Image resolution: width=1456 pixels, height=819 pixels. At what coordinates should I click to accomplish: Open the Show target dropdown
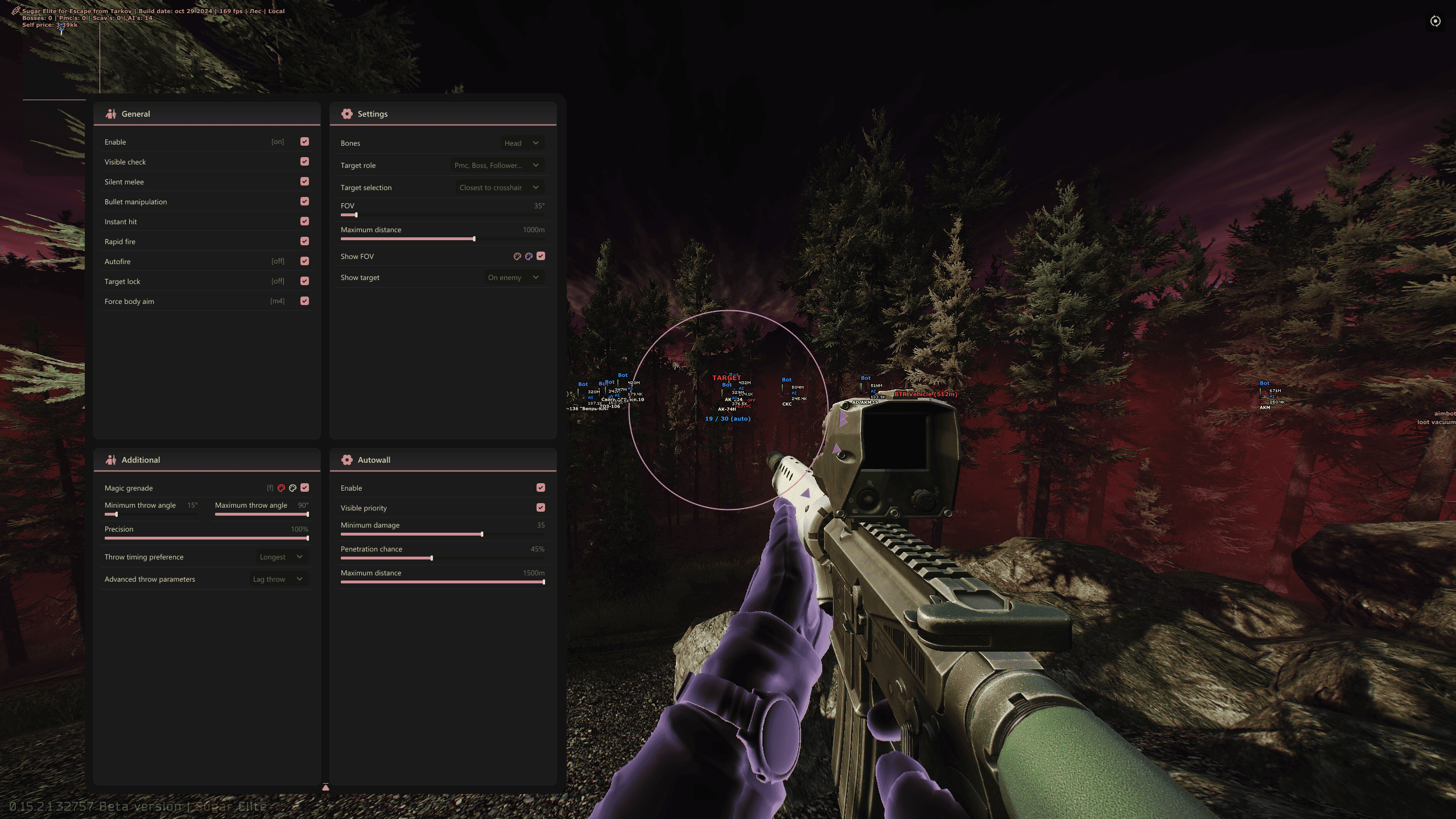pos(513,277)
